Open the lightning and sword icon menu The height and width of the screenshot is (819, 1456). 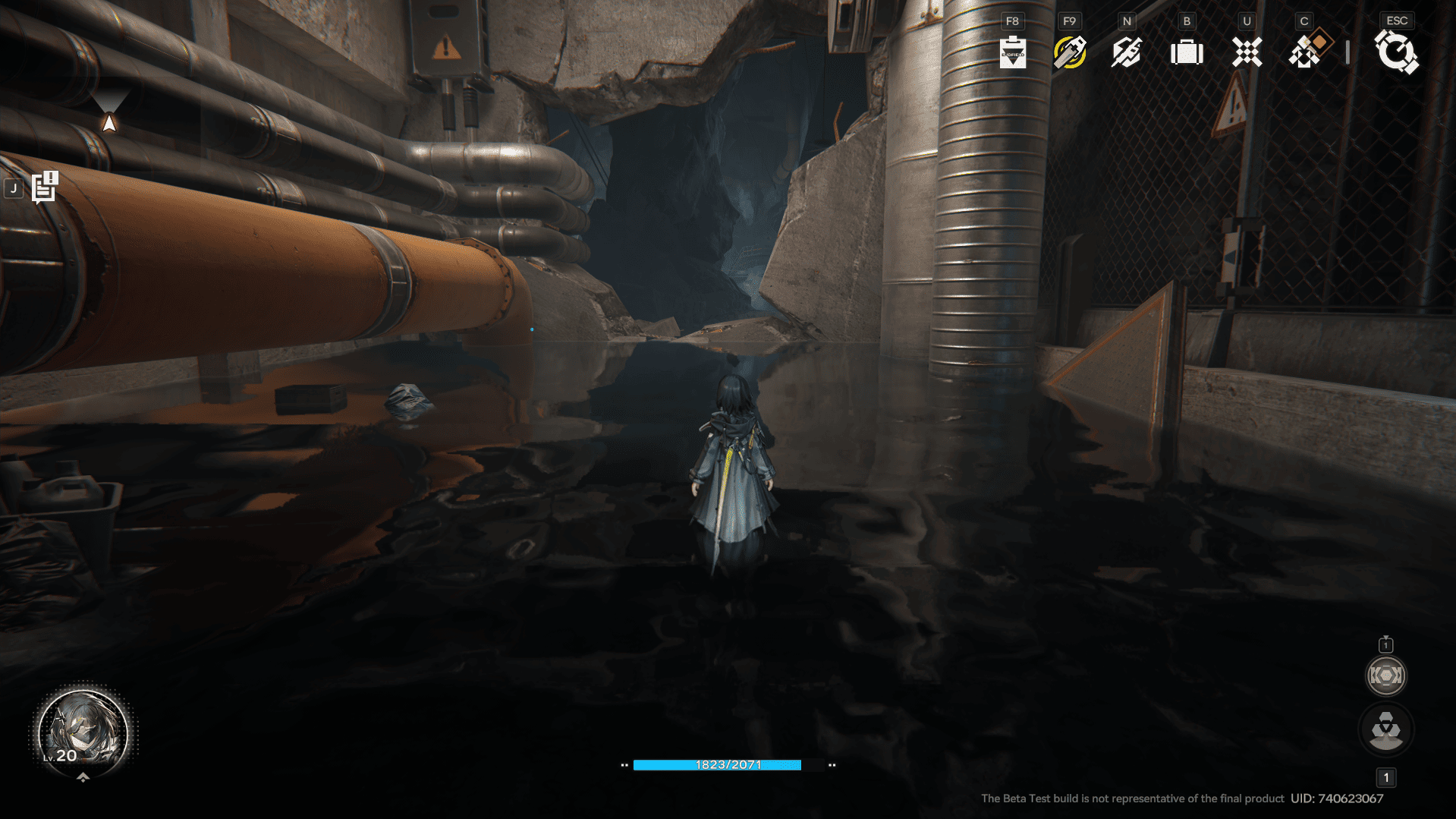[x=1126, y=52]
